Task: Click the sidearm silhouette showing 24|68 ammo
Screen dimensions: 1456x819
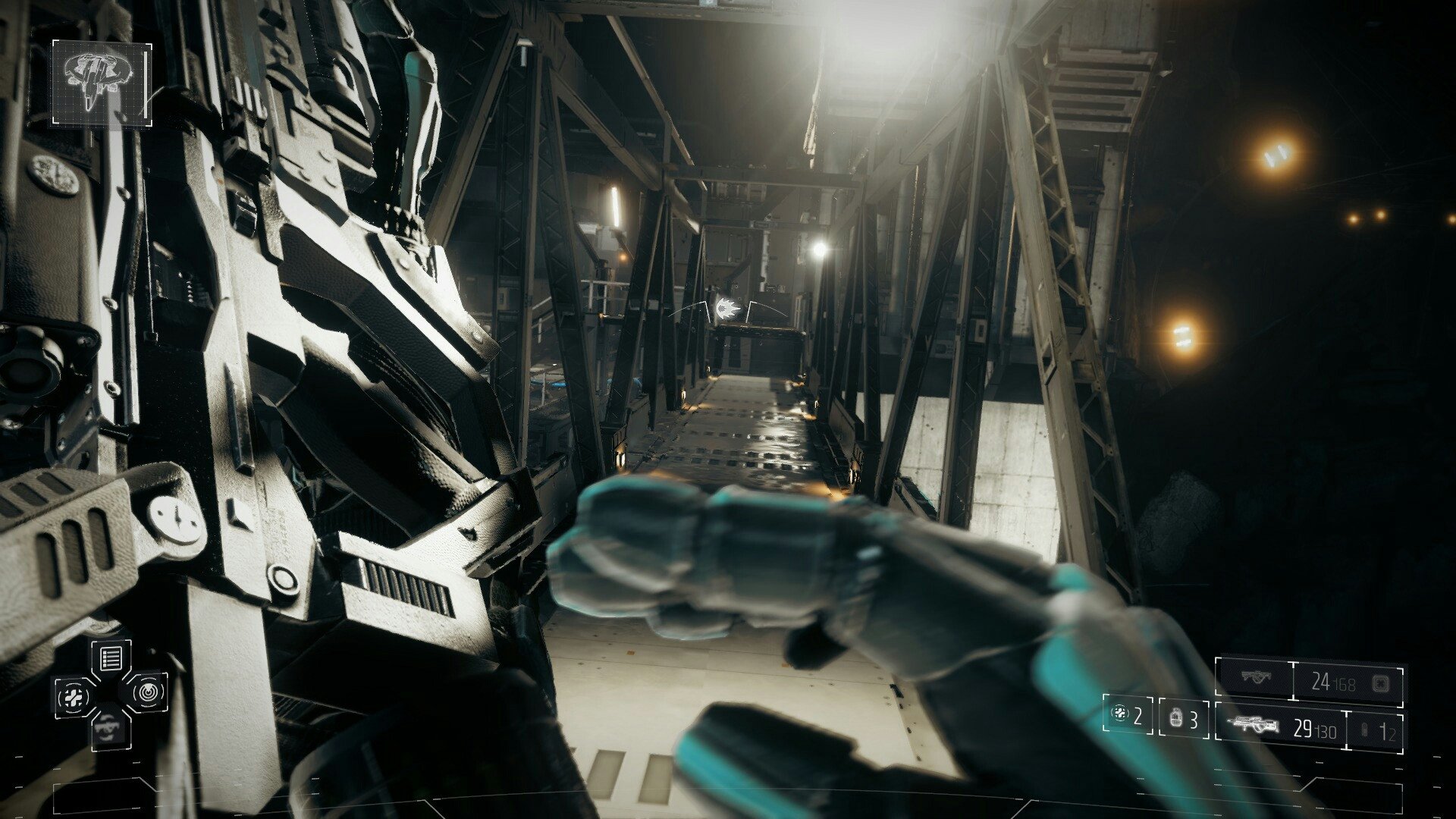Action: click(1257, 676)
